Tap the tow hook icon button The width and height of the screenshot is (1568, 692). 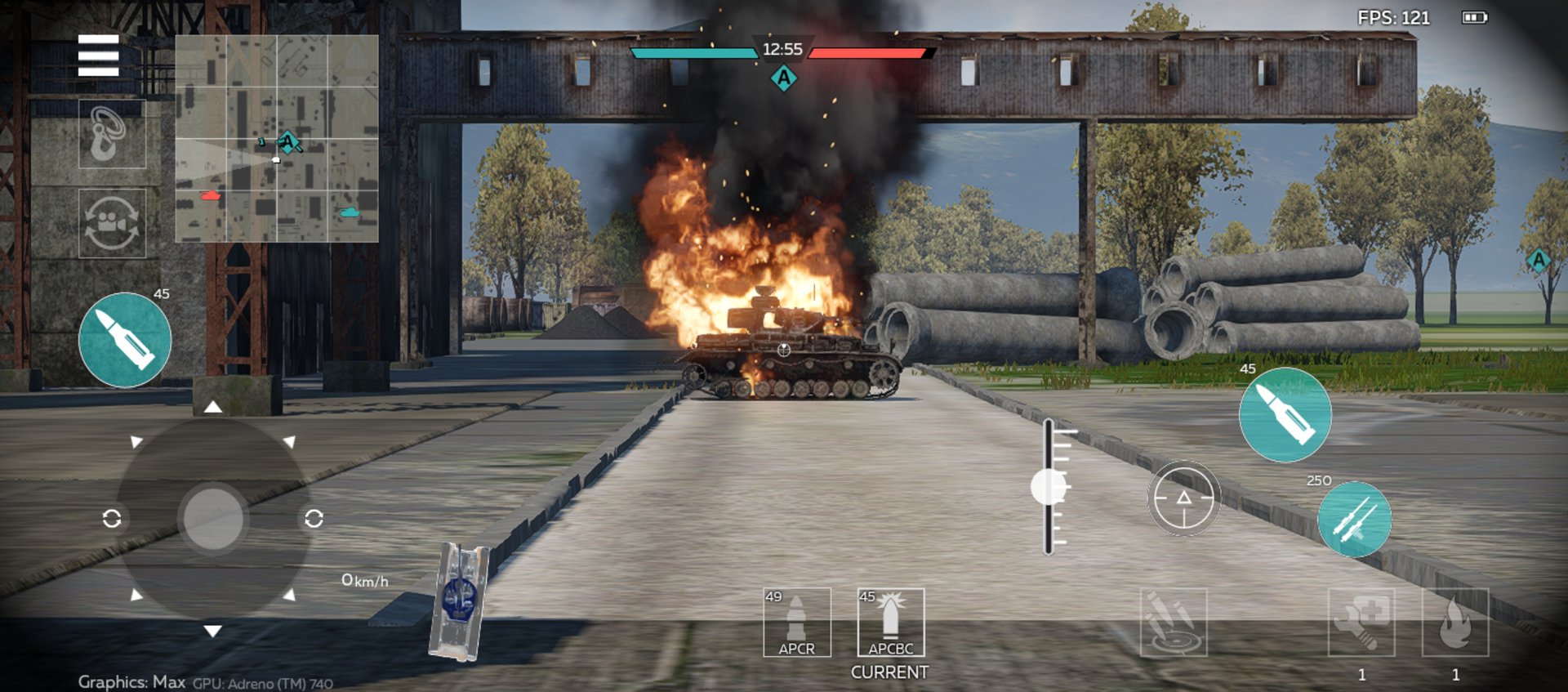[x=112, y=134]
